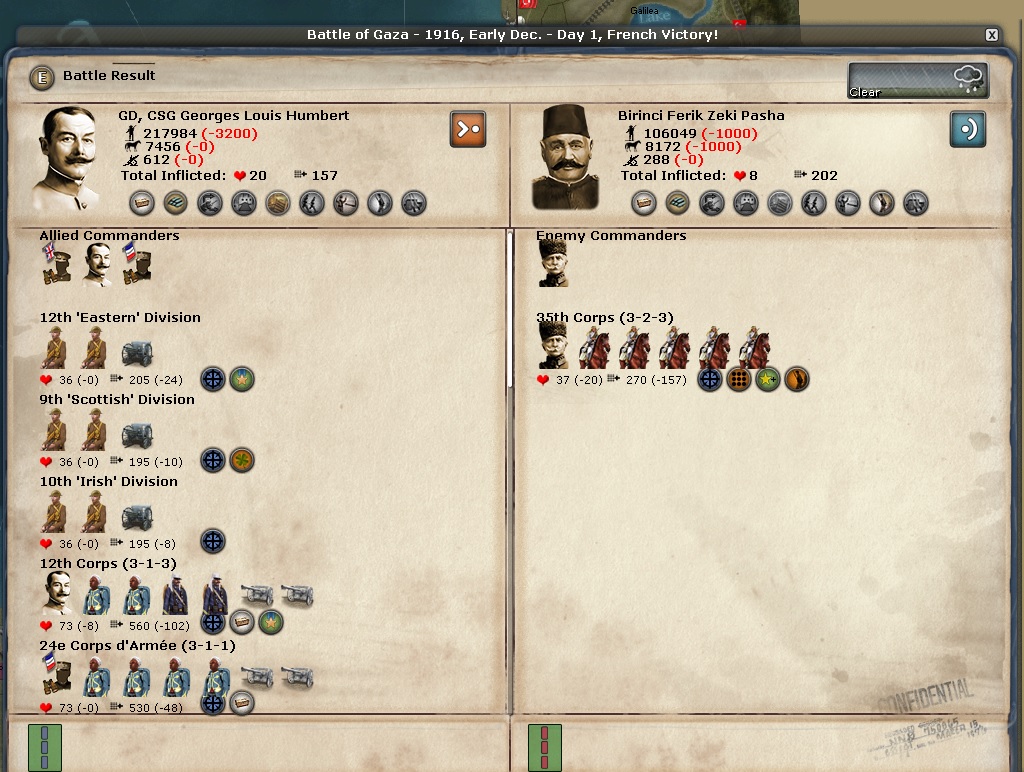Click the 35th Corps orange crescent ability icon
The width and height of the screenshot is (1024, 772).
[796, 379]
